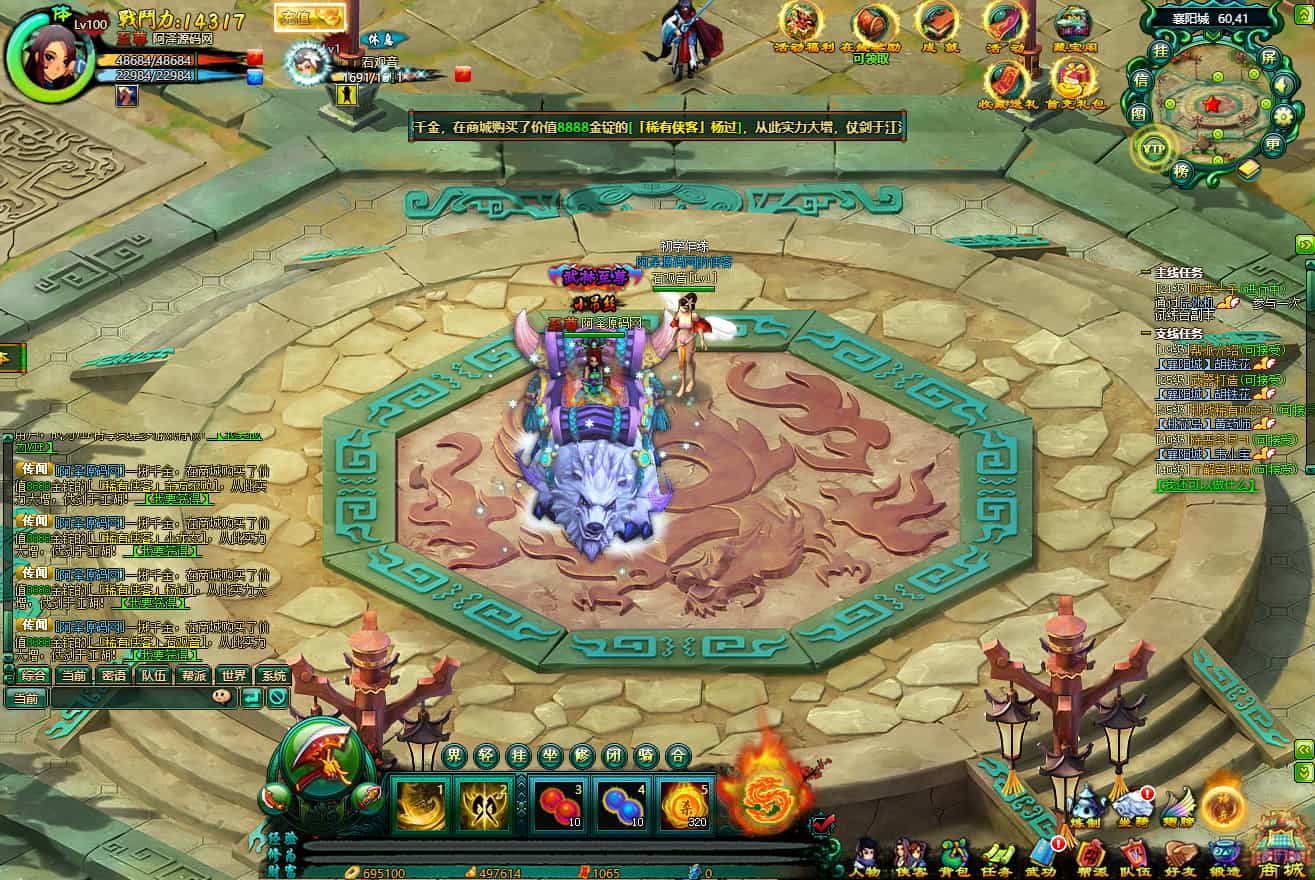The image size is (1315, 880).
Task: Click the 充值 recharge button
Action: [309, 17]
